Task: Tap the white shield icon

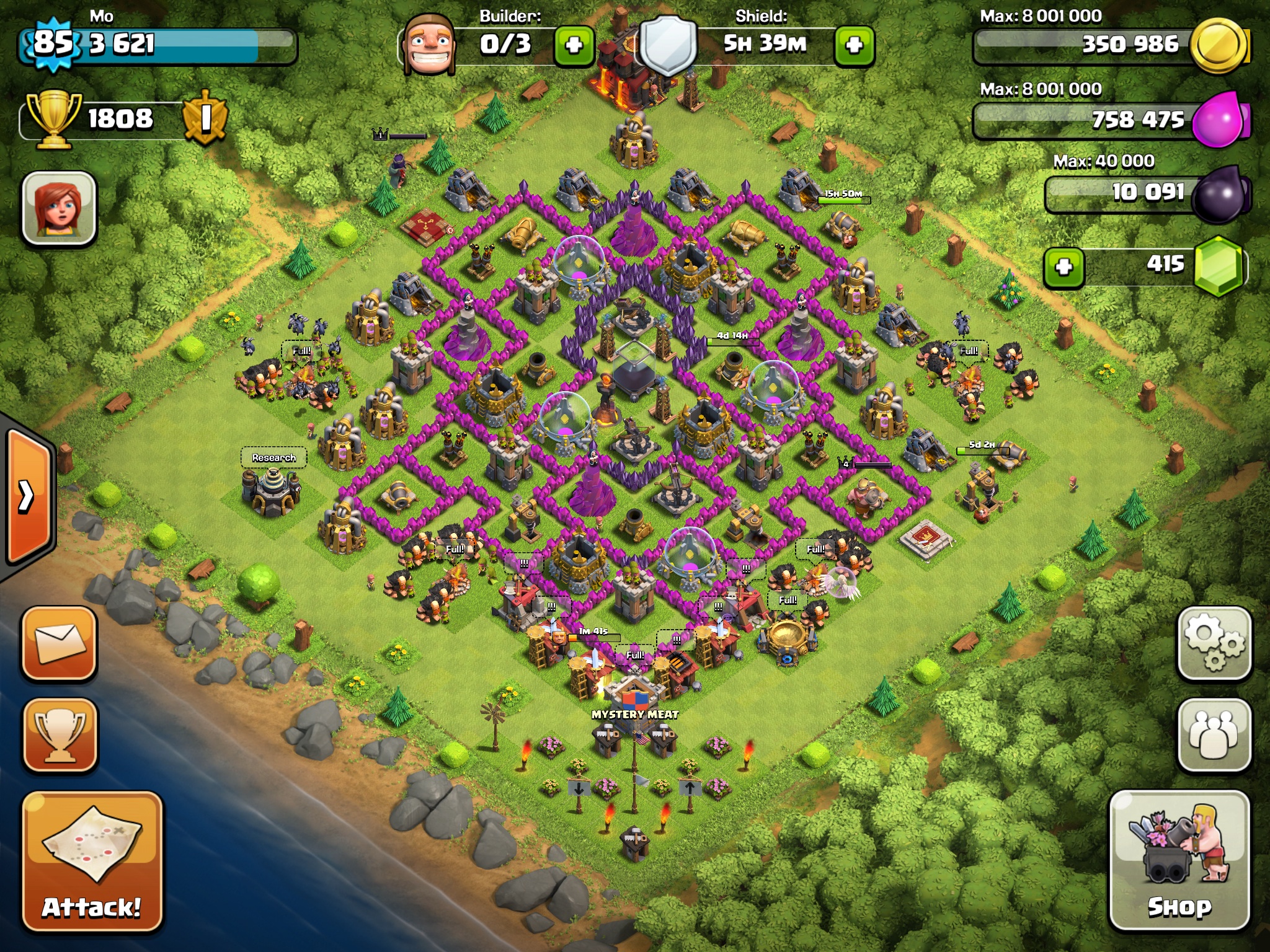Action: coord(667,45)
